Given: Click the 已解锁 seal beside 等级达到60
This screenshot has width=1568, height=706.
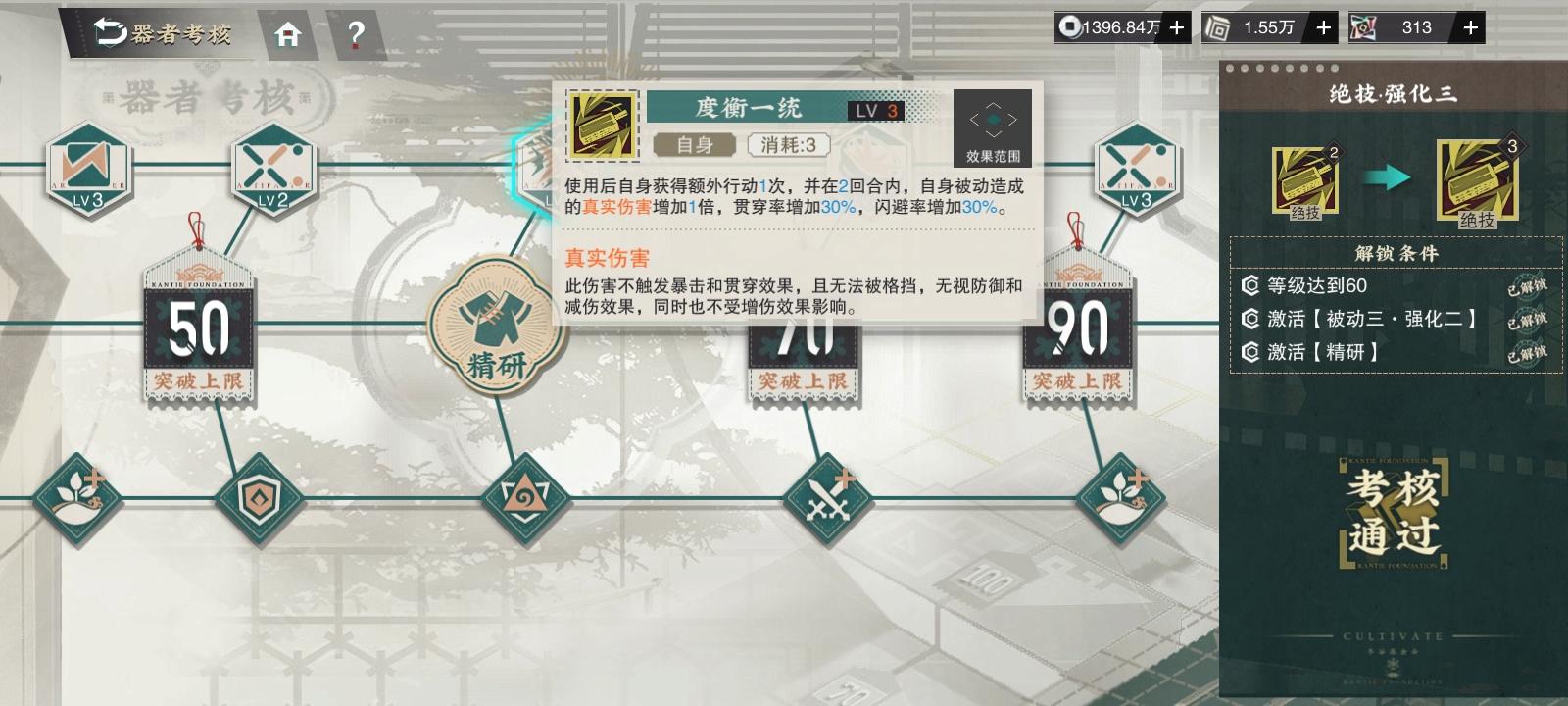Looking at the screenshot, I should click(x=1528, y=289).
